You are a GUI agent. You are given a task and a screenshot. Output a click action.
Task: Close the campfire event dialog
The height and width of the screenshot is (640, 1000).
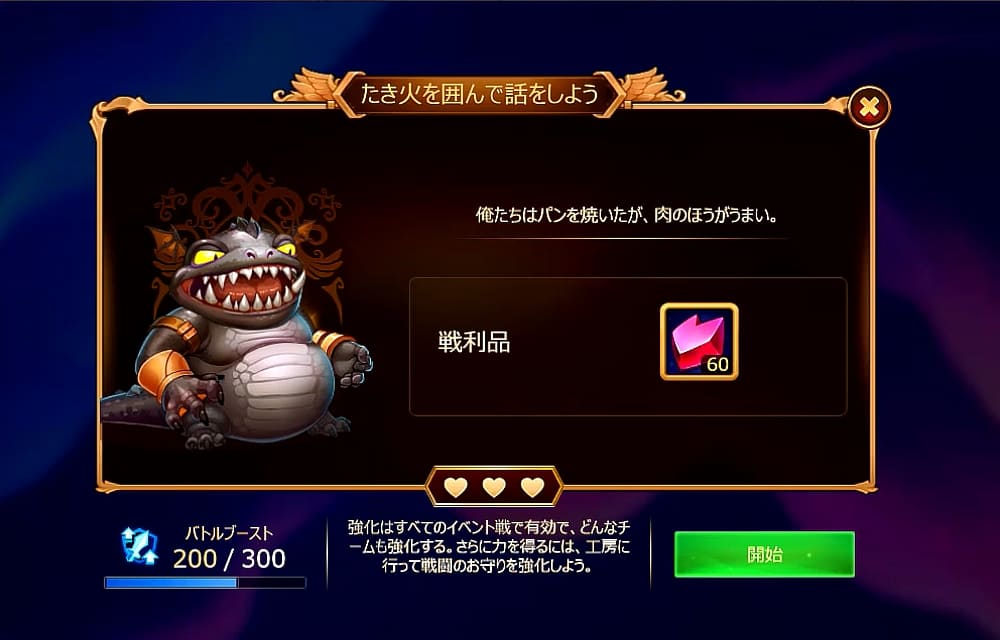(x=868, y=107)
